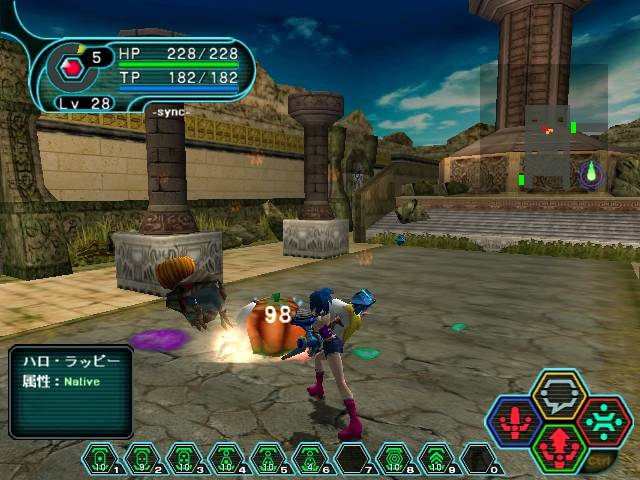The image size is (640, 480).
Task: Use the item in quick slot 2
Action: tap(141, 460)
